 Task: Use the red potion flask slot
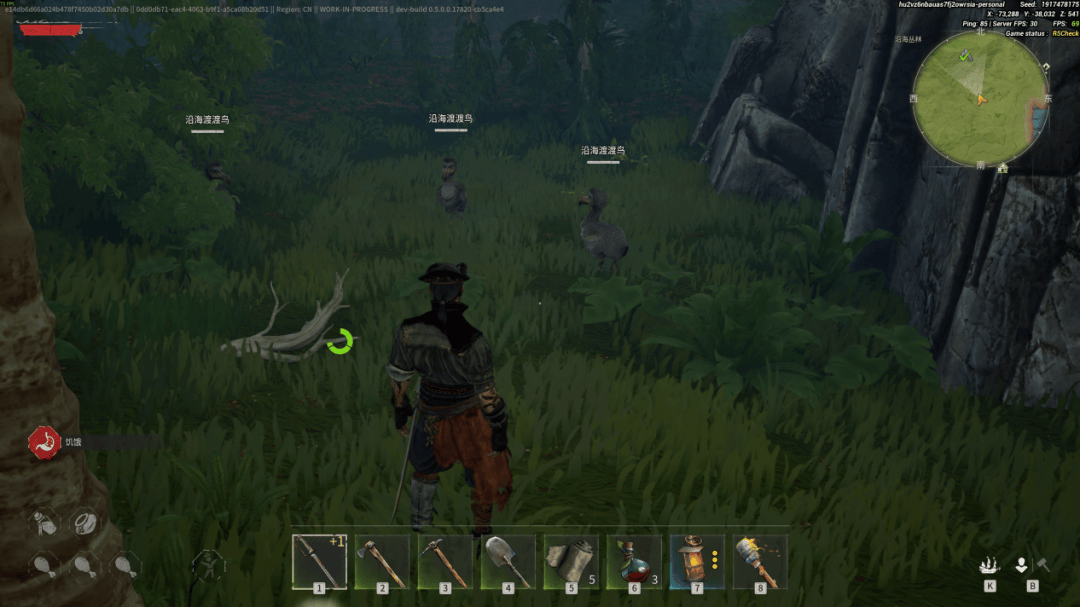click(x=634, y=561)
